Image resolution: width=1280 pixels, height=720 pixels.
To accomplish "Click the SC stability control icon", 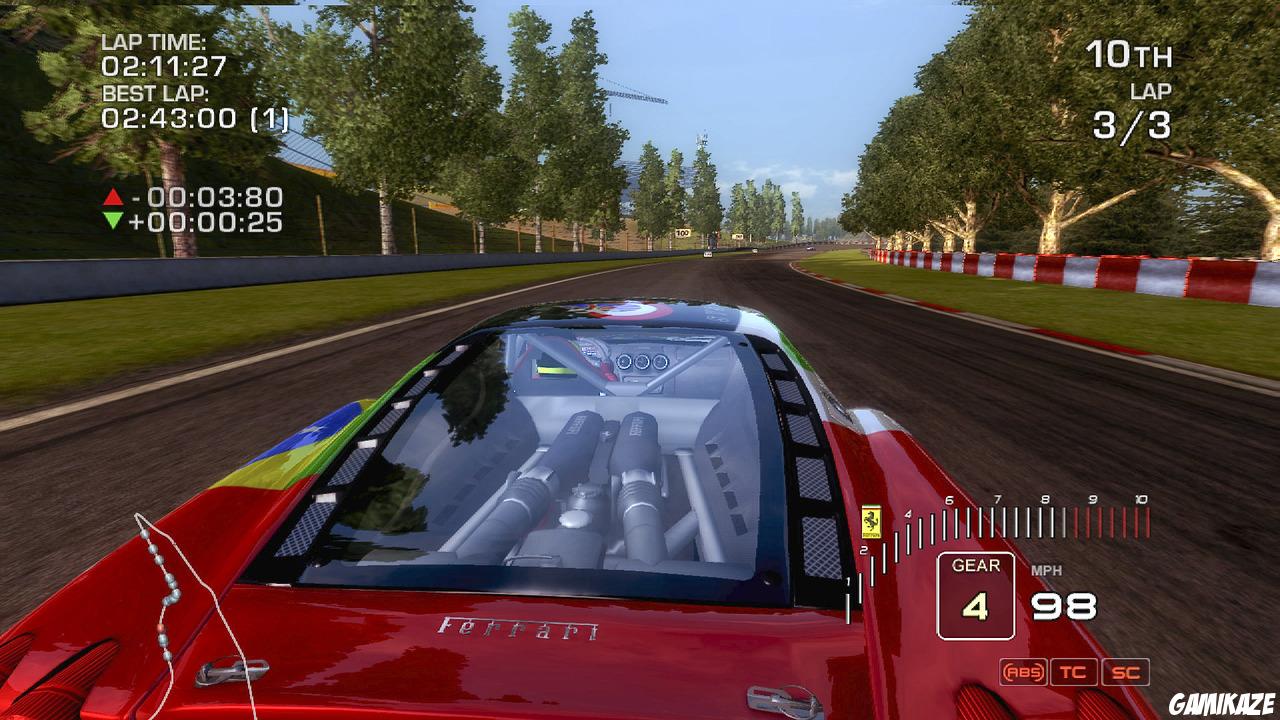I will pos(1124,672).
